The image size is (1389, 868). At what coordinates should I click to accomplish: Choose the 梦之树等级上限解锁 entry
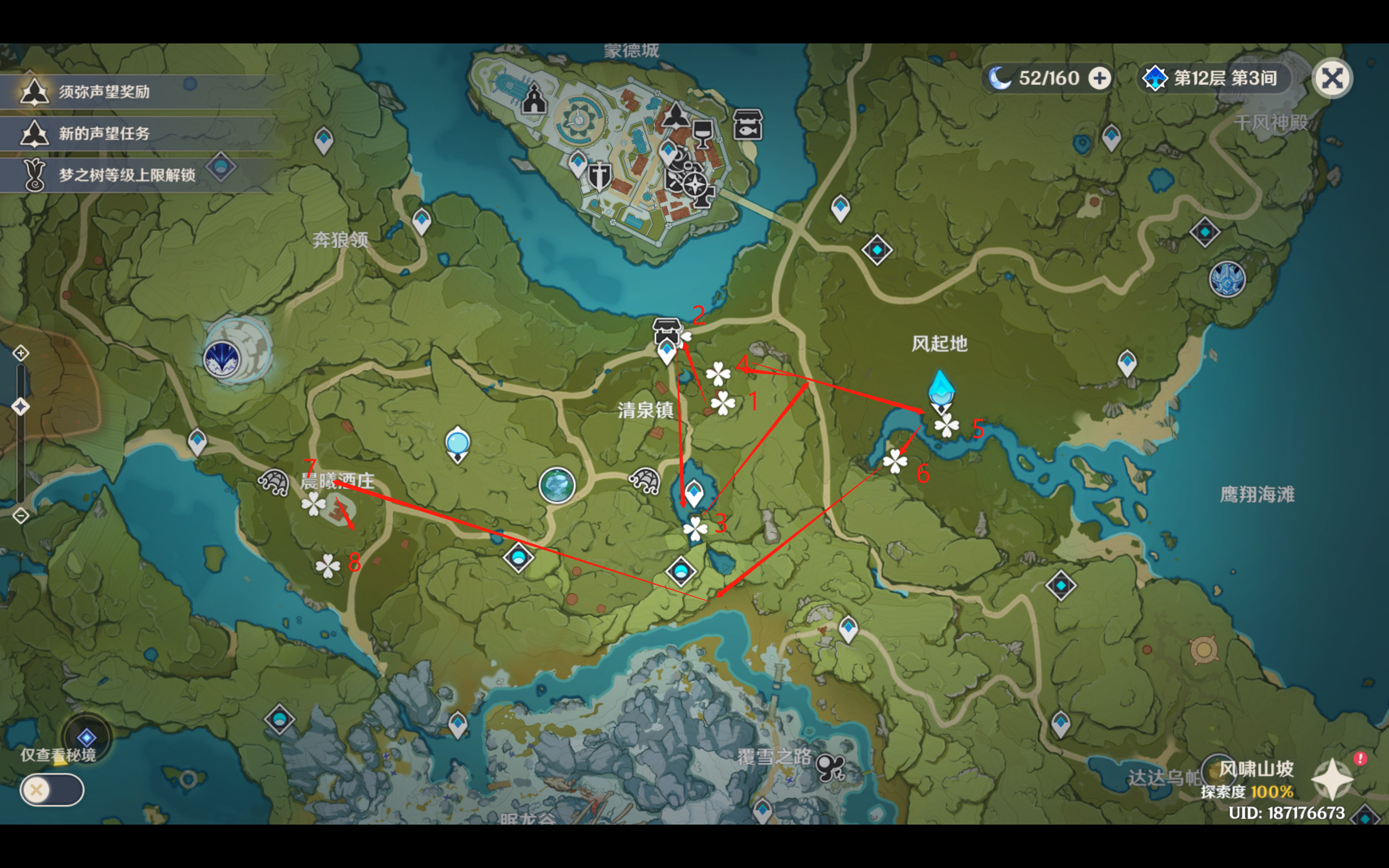126,175
